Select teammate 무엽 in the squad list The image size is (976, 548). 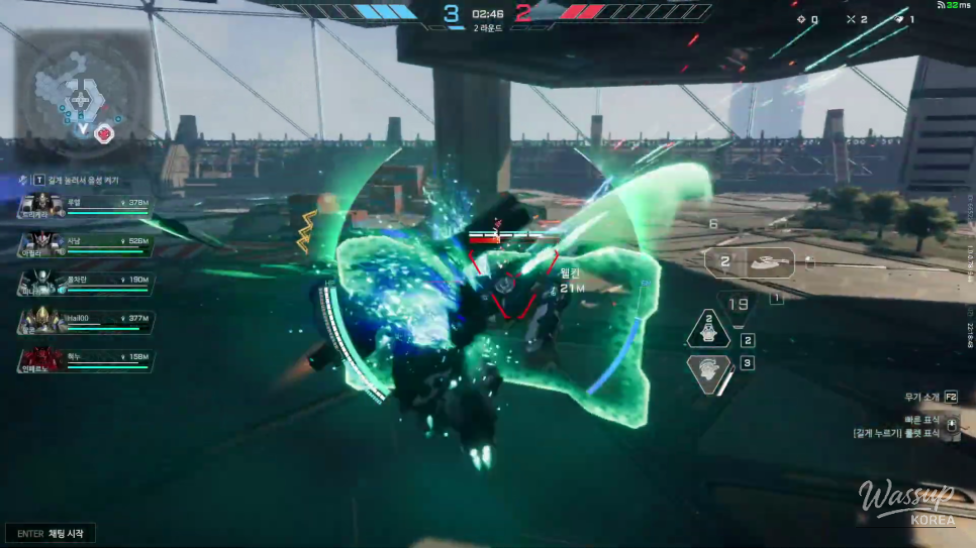(x=87, y=205)
